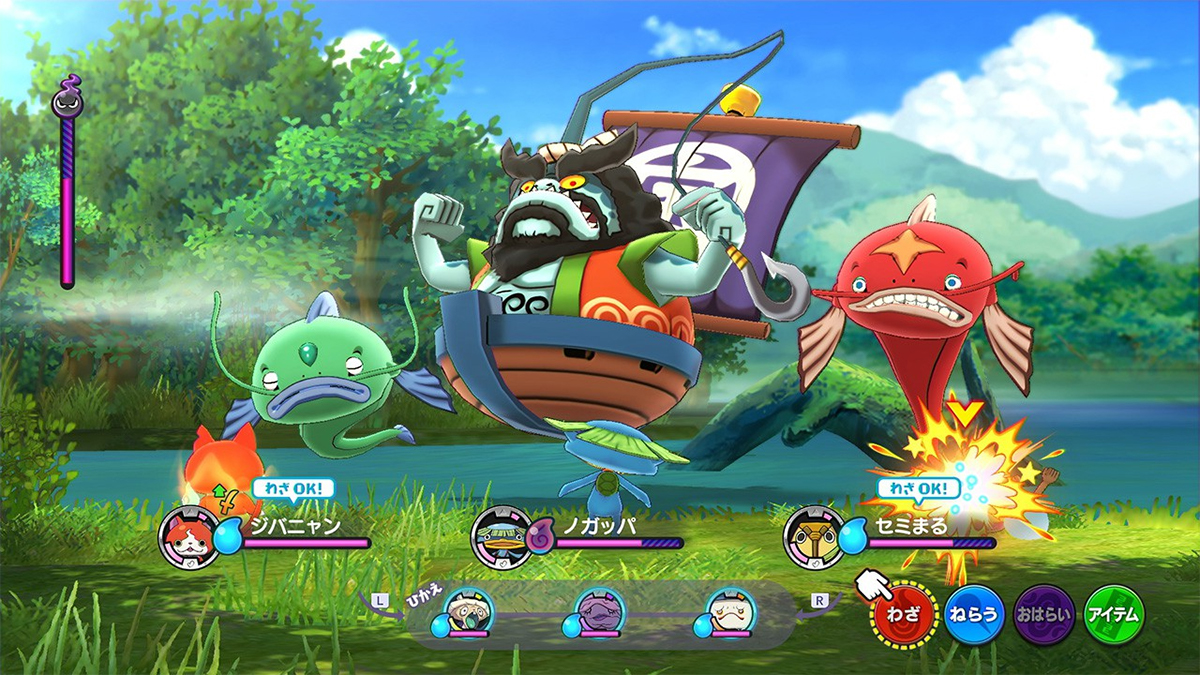Activate the purple おはらい purify button

[x=1044, y=613]
